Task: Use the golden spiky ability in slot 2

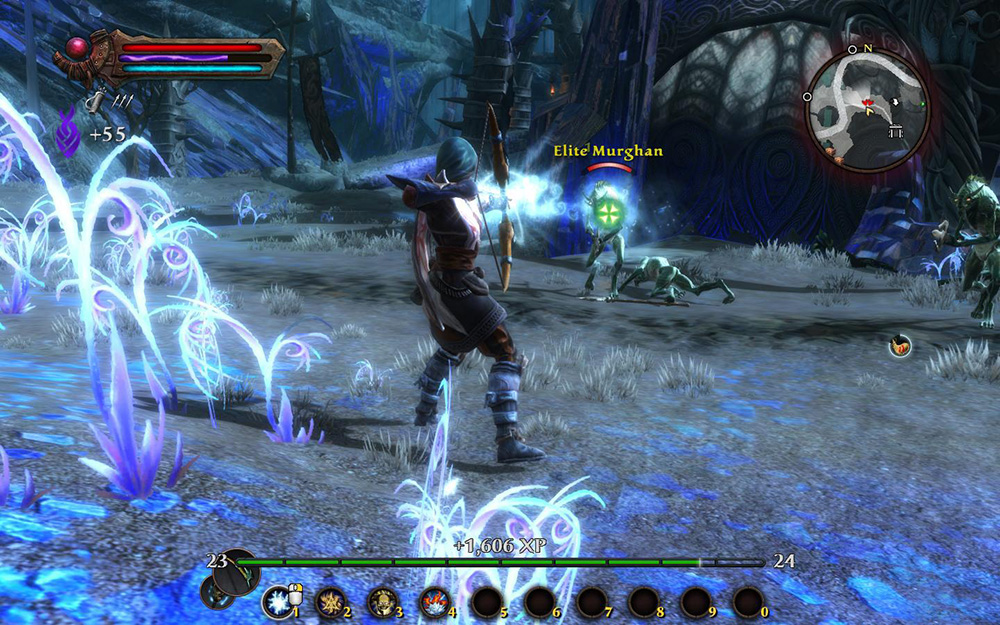Action: point(330,602)
